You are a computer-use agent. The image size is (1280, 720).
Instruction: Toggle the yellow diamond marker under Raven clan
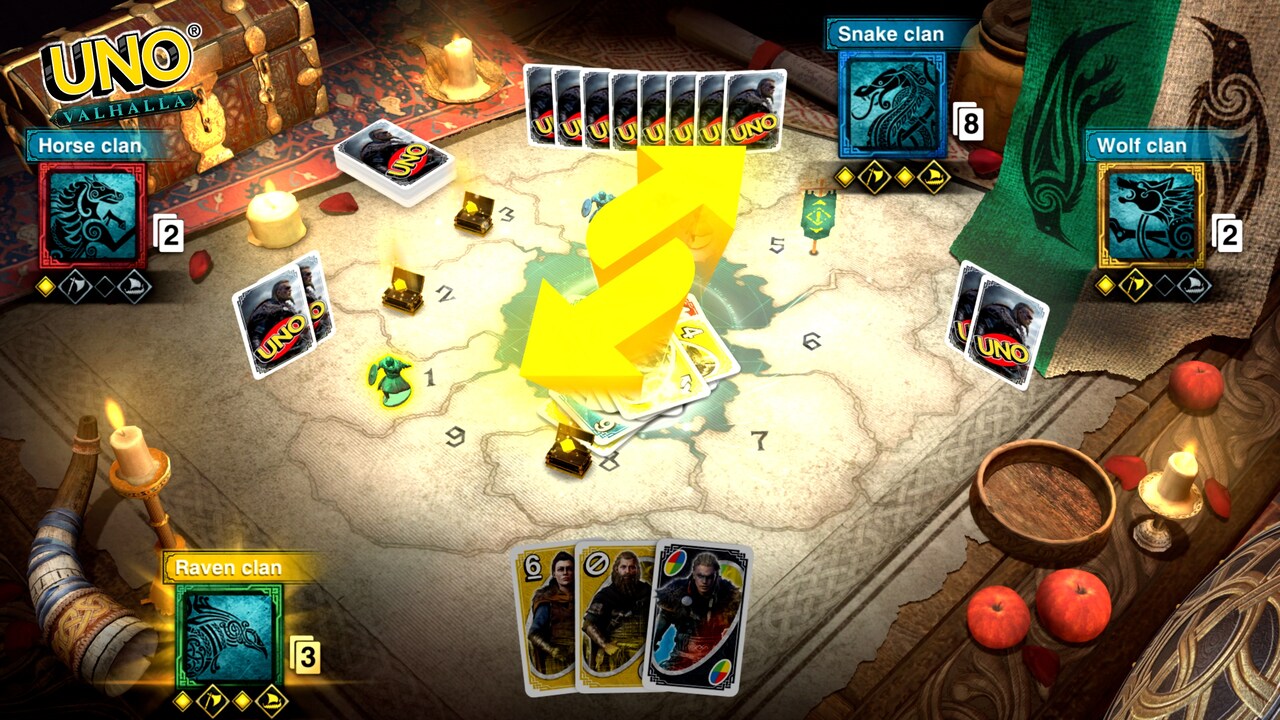[x=183, y=701]
